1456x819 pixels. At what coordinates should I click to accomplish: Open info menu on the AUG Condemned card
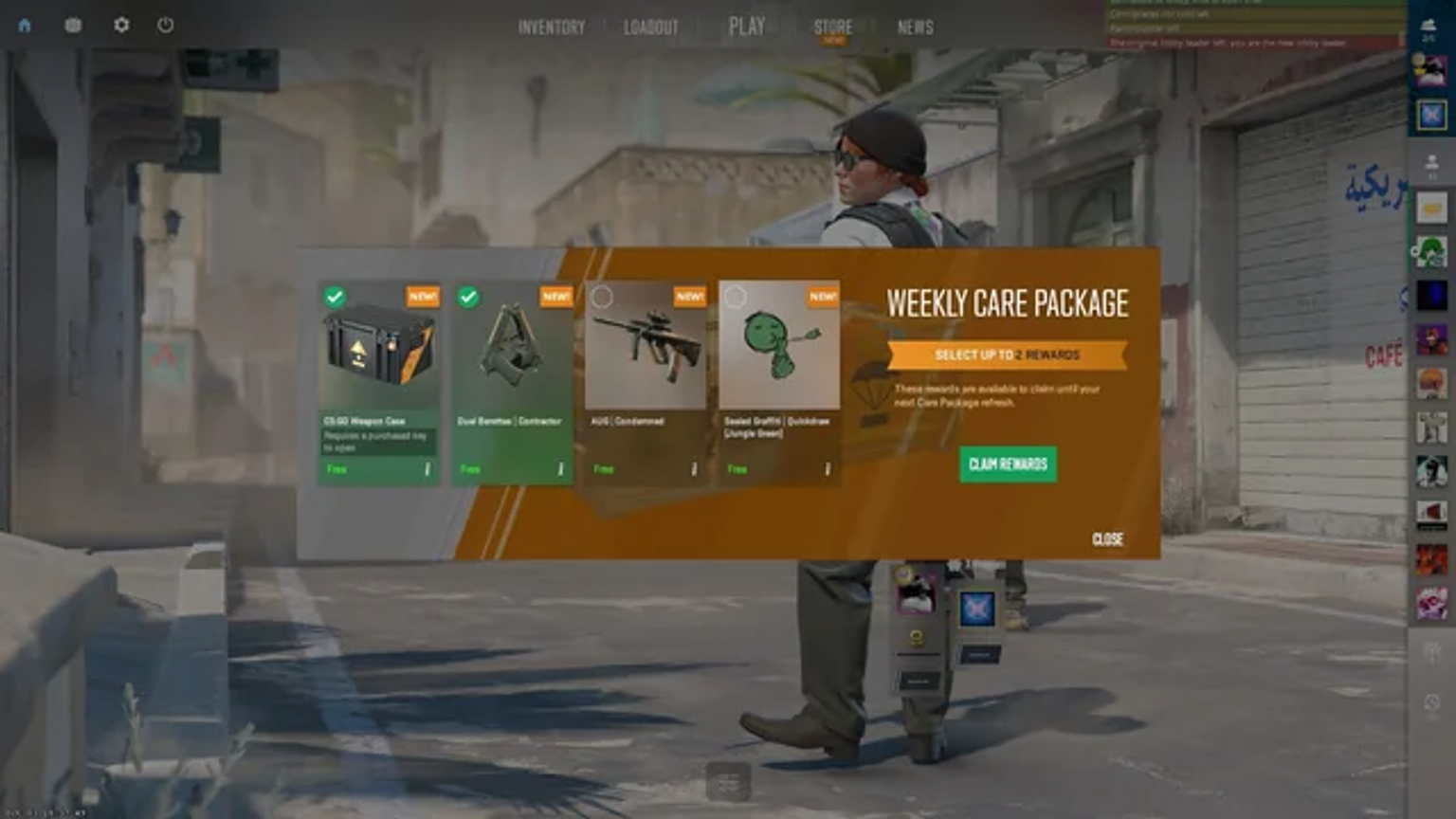[696, 467]
